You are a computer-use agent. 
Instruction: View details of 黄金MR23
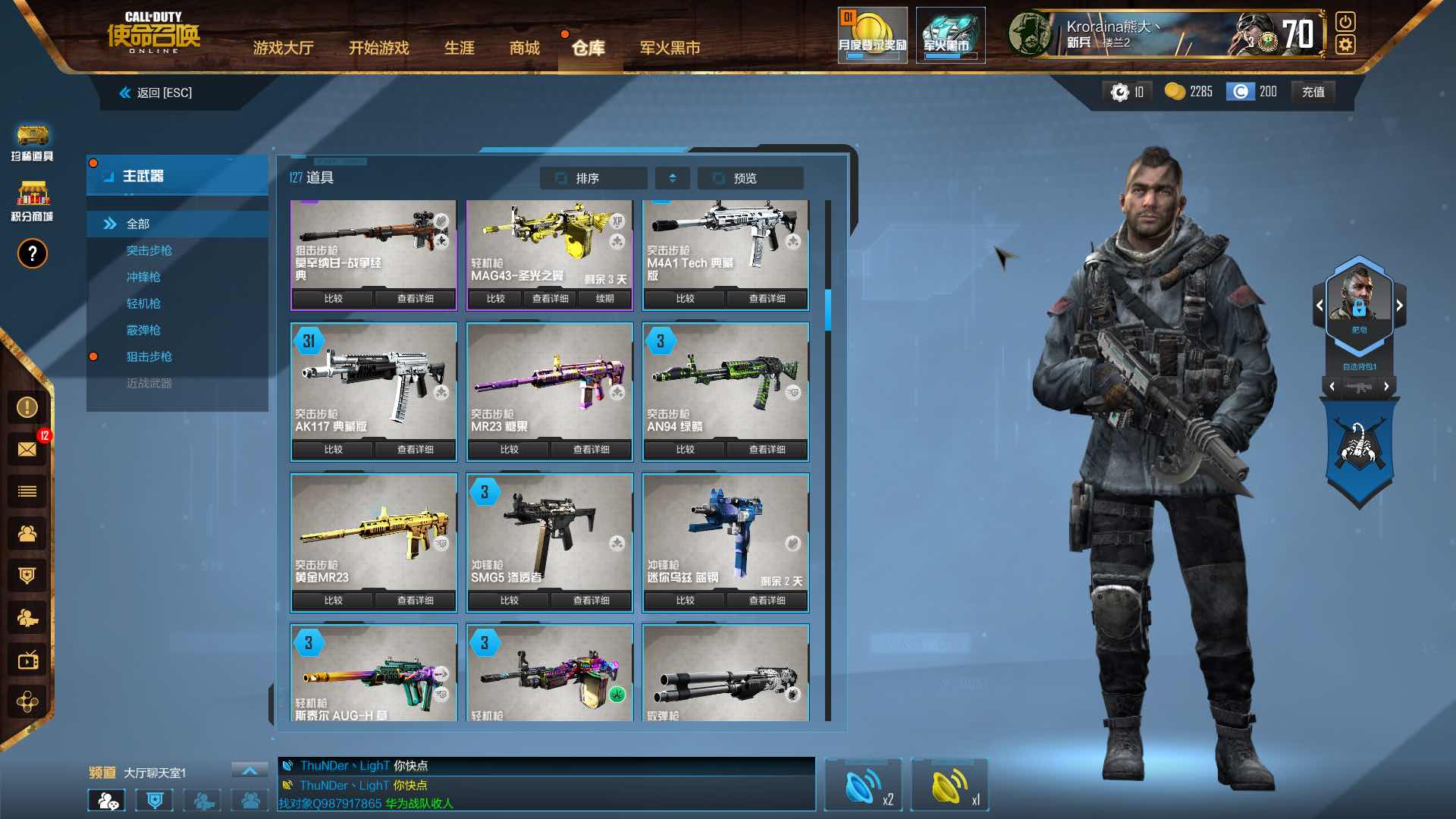pyautogui.click(x=415, y=601)
